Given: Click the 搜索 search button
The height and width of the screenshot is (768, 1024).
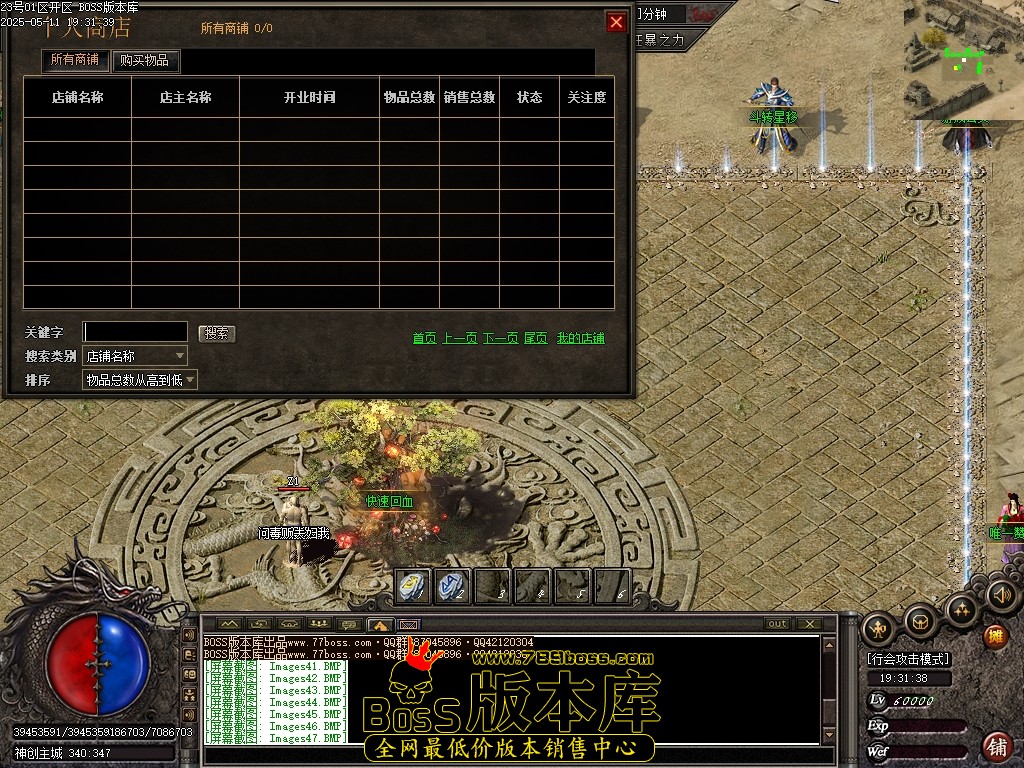Looking at the screenshot, I should (216, 333).
